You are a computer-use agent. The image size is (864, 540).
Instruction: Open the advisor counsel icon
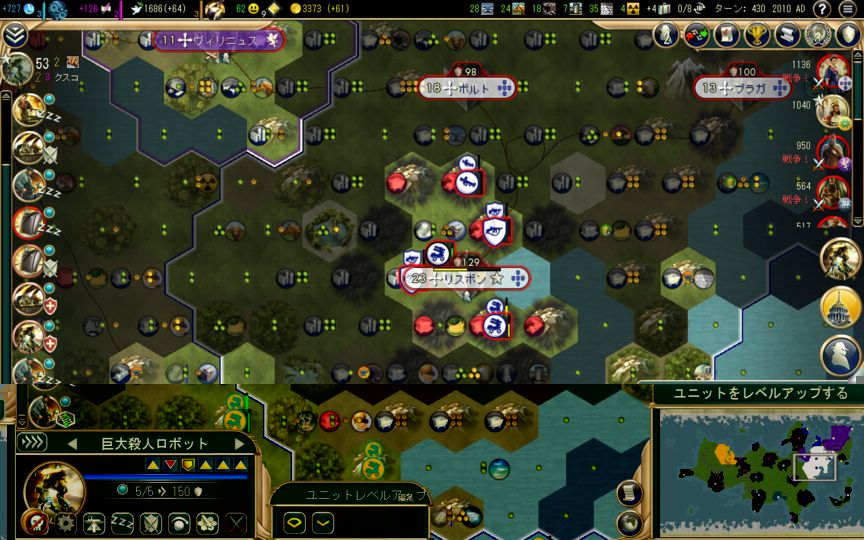819,36
